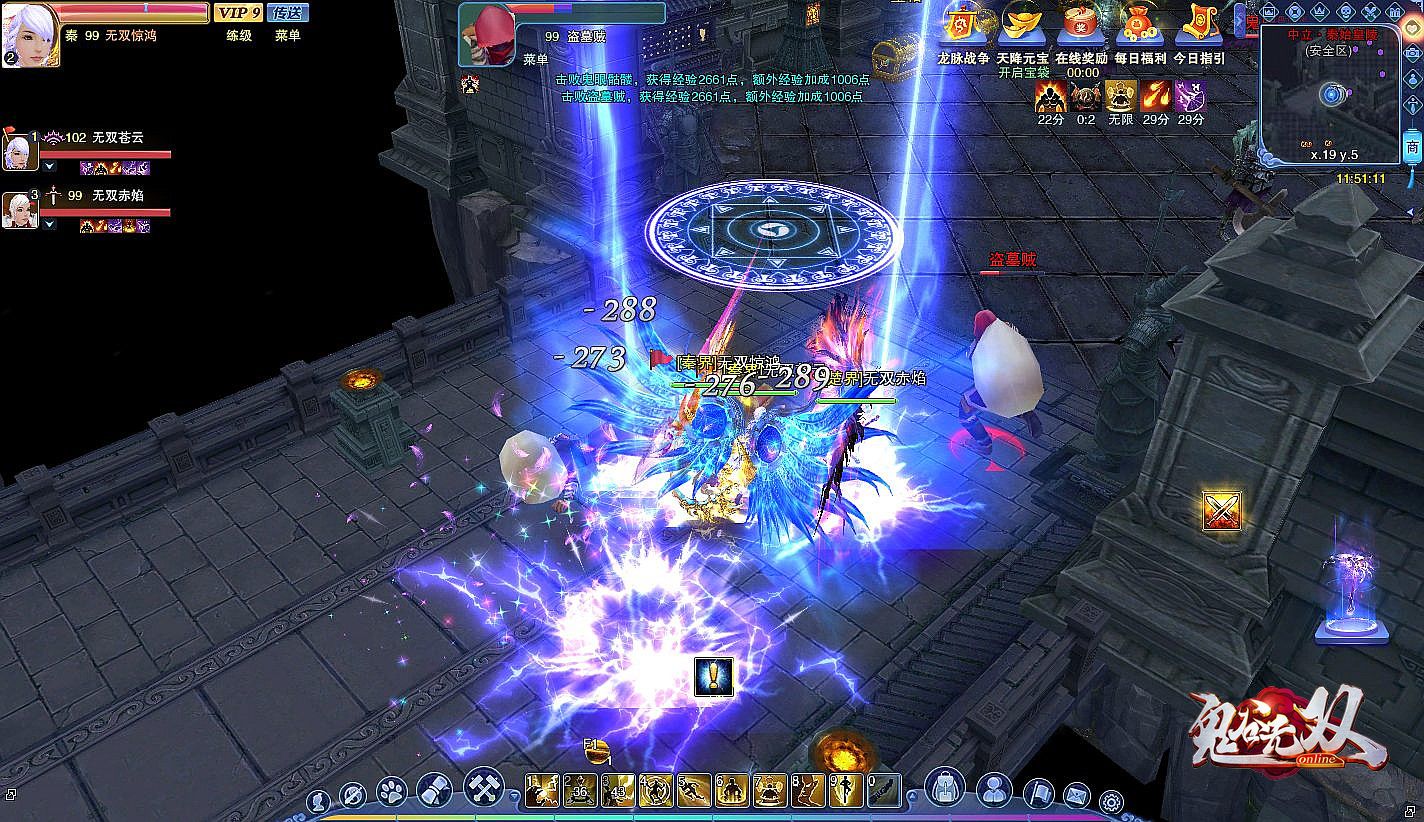The image size is (1424, 822).
Task: Activate skill in hotbar slot 1
Action: click(541, 791)
